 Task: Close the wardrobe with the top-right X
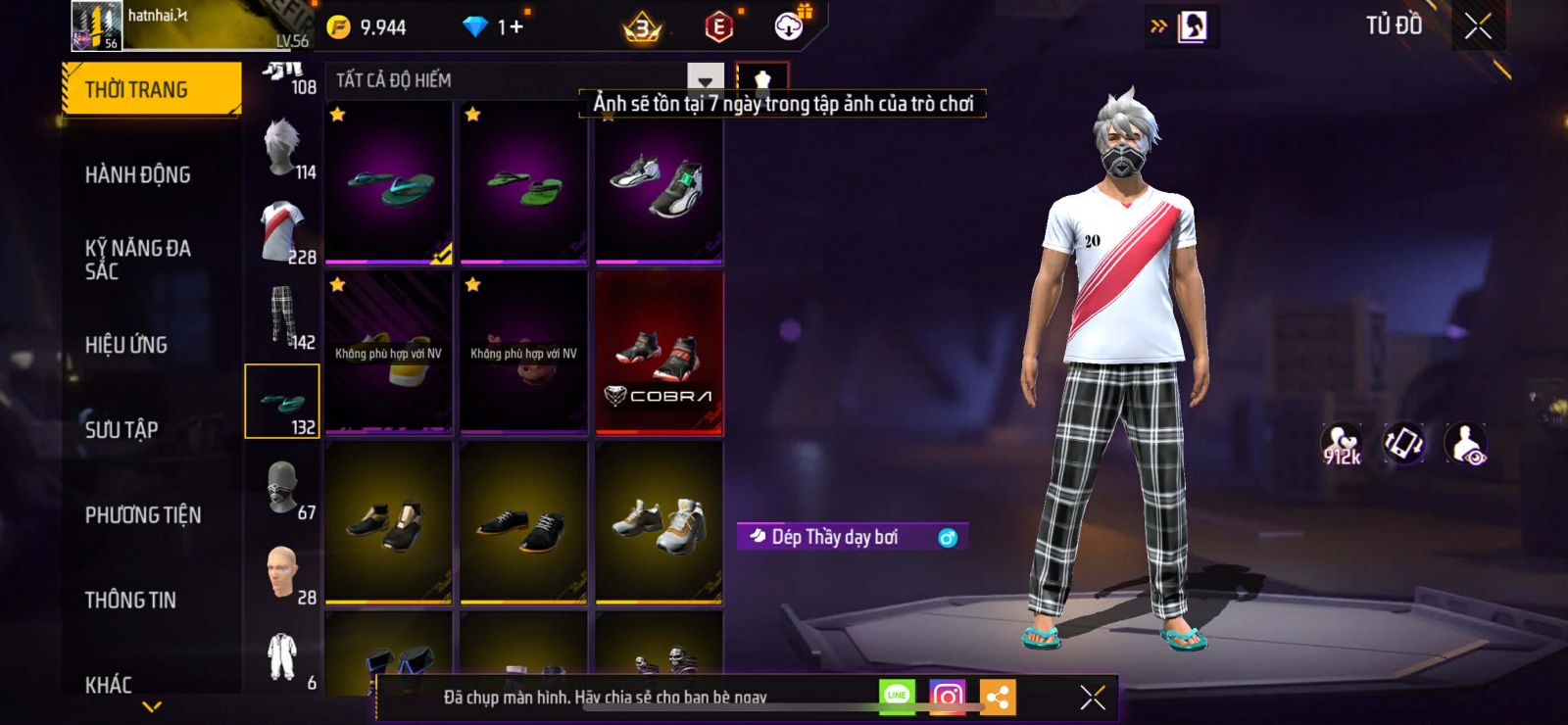[1478, 26]
